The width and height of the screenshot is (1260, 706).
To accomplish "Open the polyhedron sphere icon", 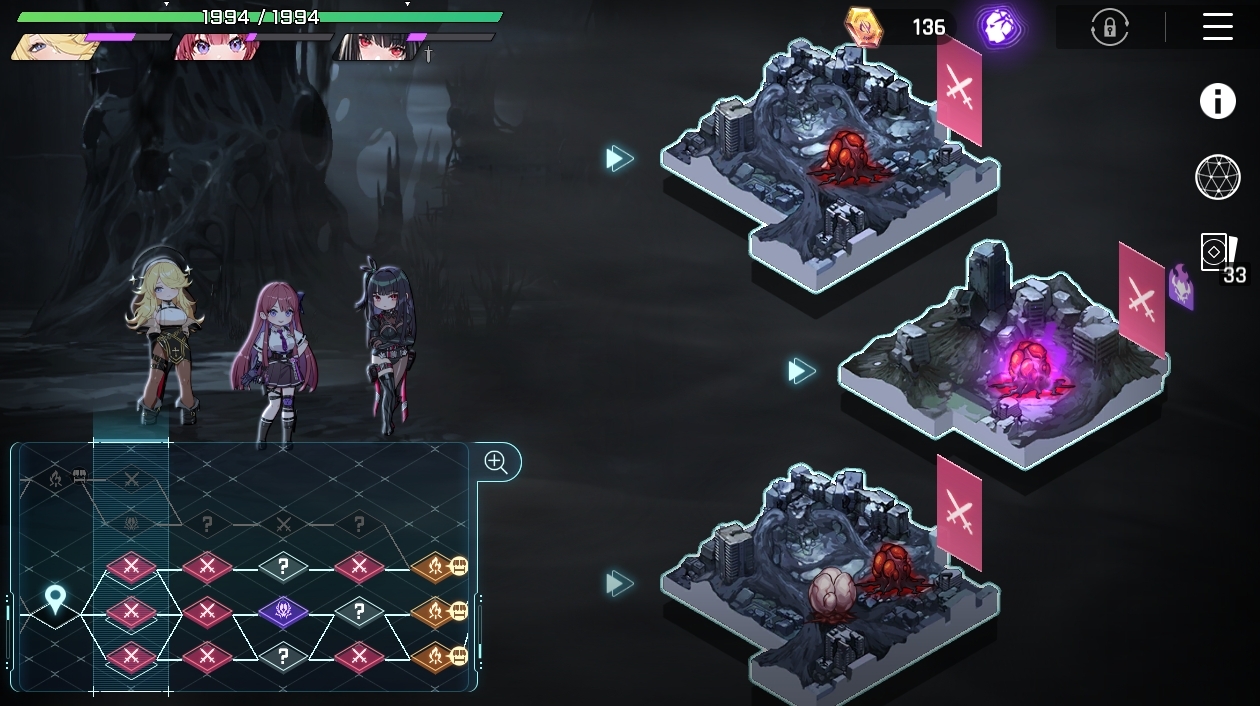I will click(x=1217, y=177).
